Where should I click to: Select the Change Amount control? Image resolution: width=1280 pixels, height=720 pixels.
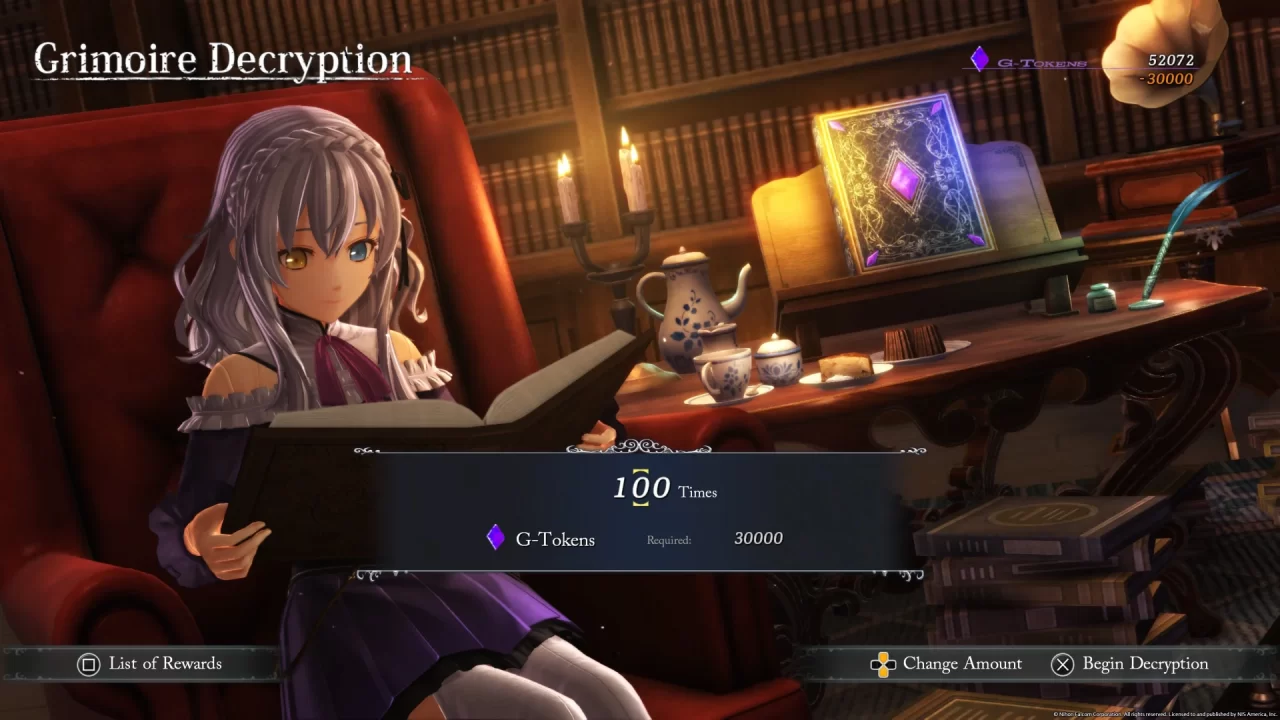(x=962, y=663)
